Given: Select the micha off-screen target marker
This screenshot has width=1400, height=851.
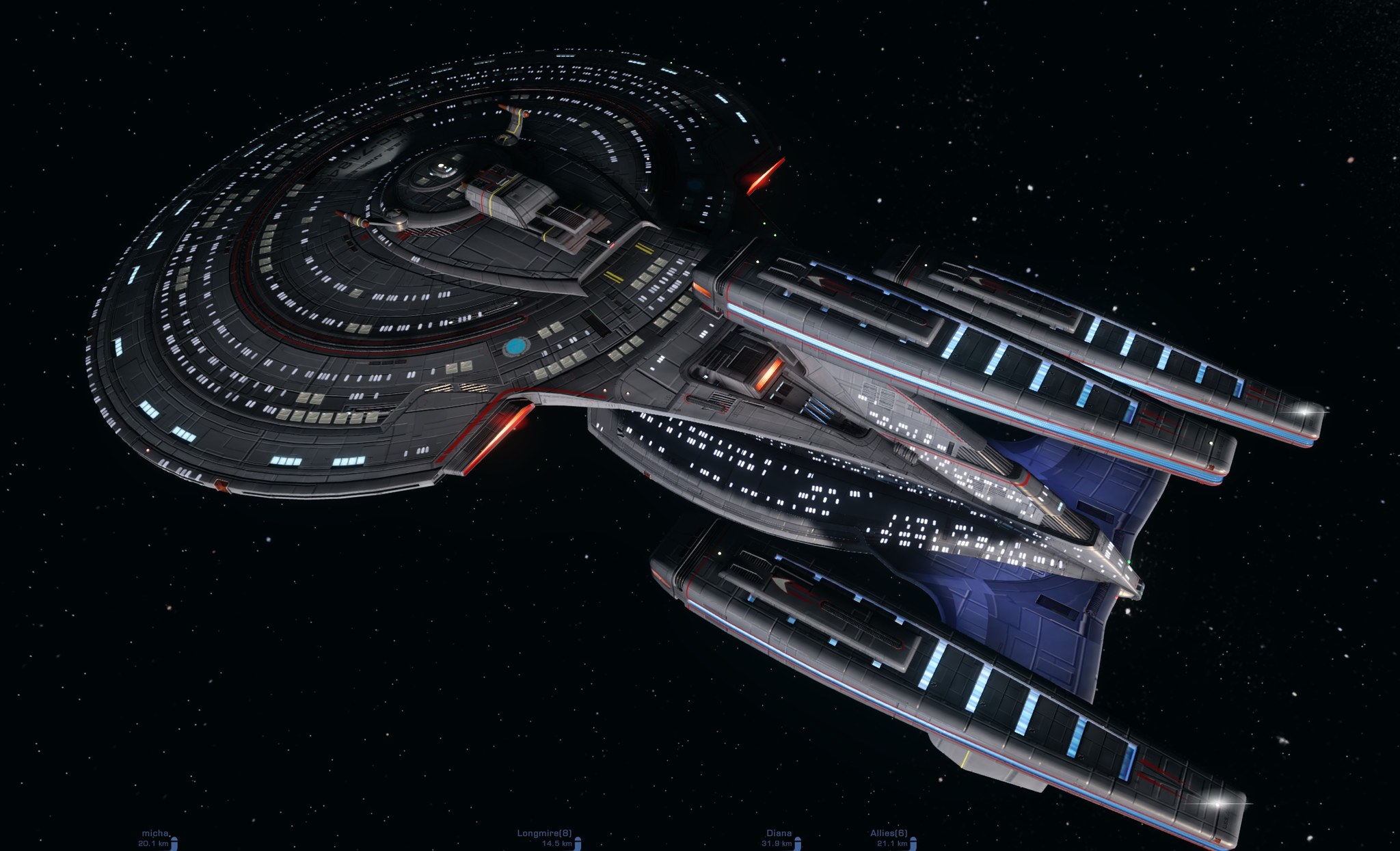Looking at the screenshot, I should (x=156, y=837).
